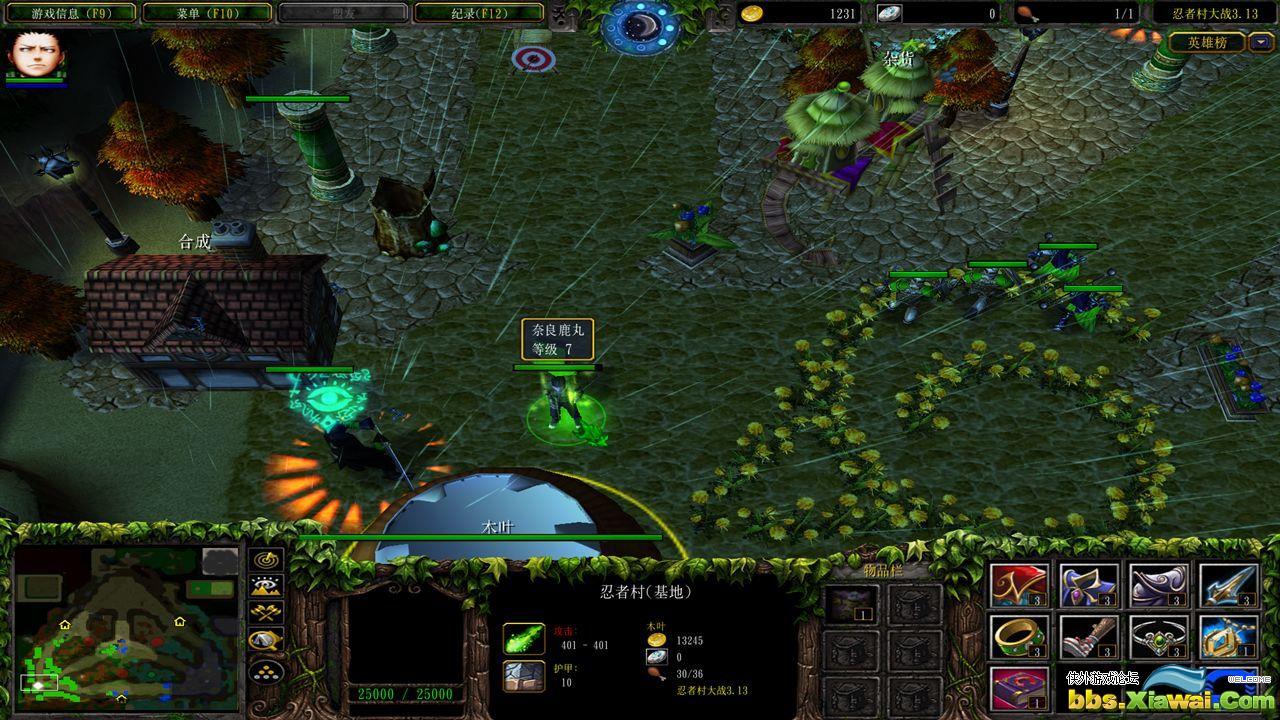
Task: Select the green-gem circlet item
Action: click(1159, 637)
